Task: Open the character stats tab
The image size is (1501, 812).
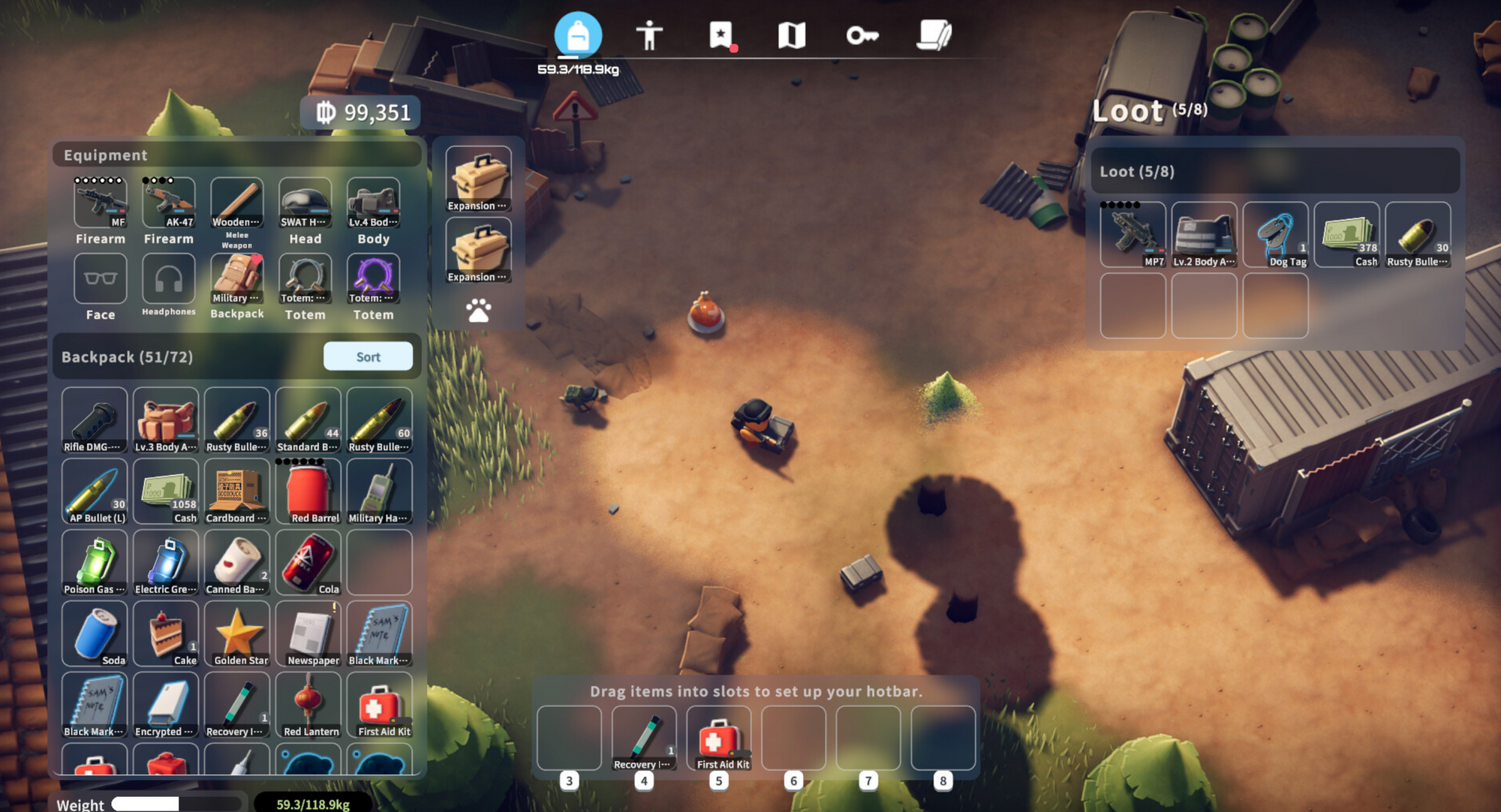Action: click(x=648, y=35)
